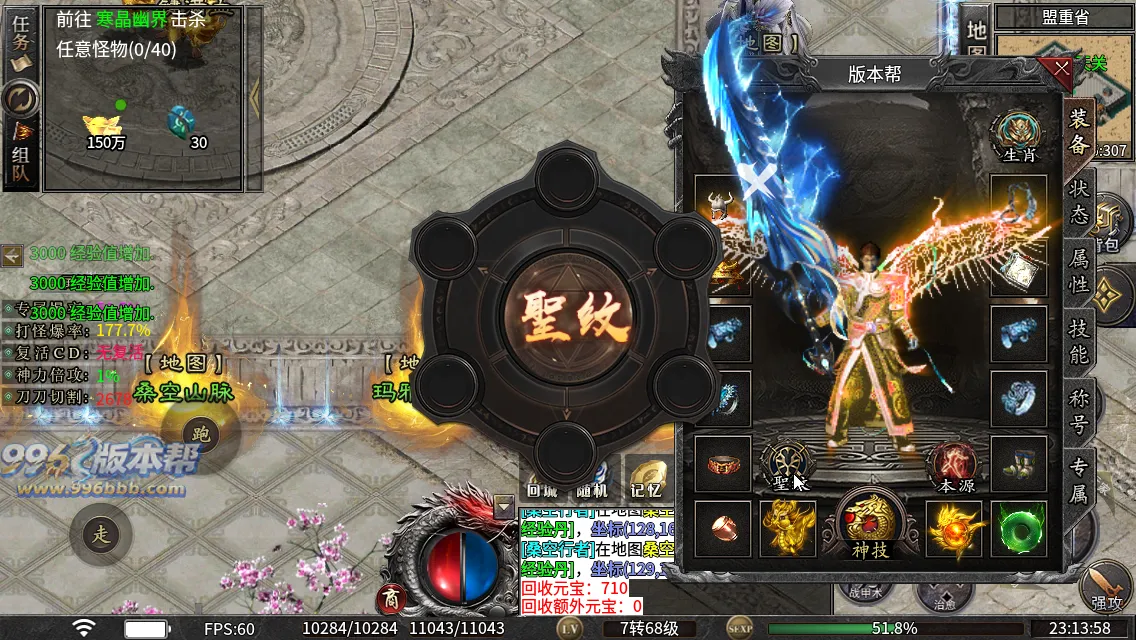Tap the 强攻 forced attack button
The width and height of the screenshot is (1136, 640).
pos(1106,590)
